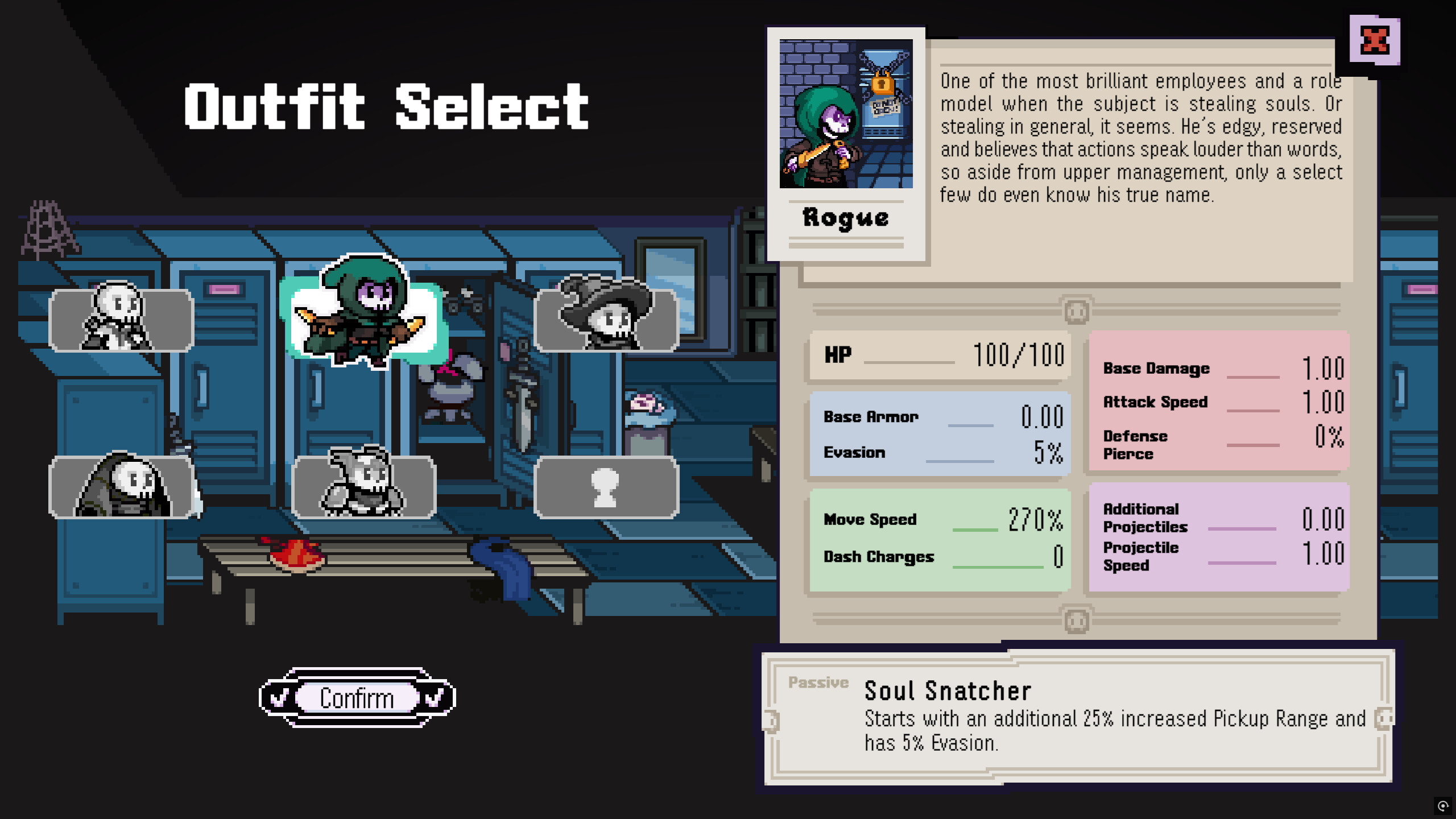The width and height of the screenshot is (1456, 819).
Task: Click the right checkmark on the Confirm button
Action: tap(436, 697)
